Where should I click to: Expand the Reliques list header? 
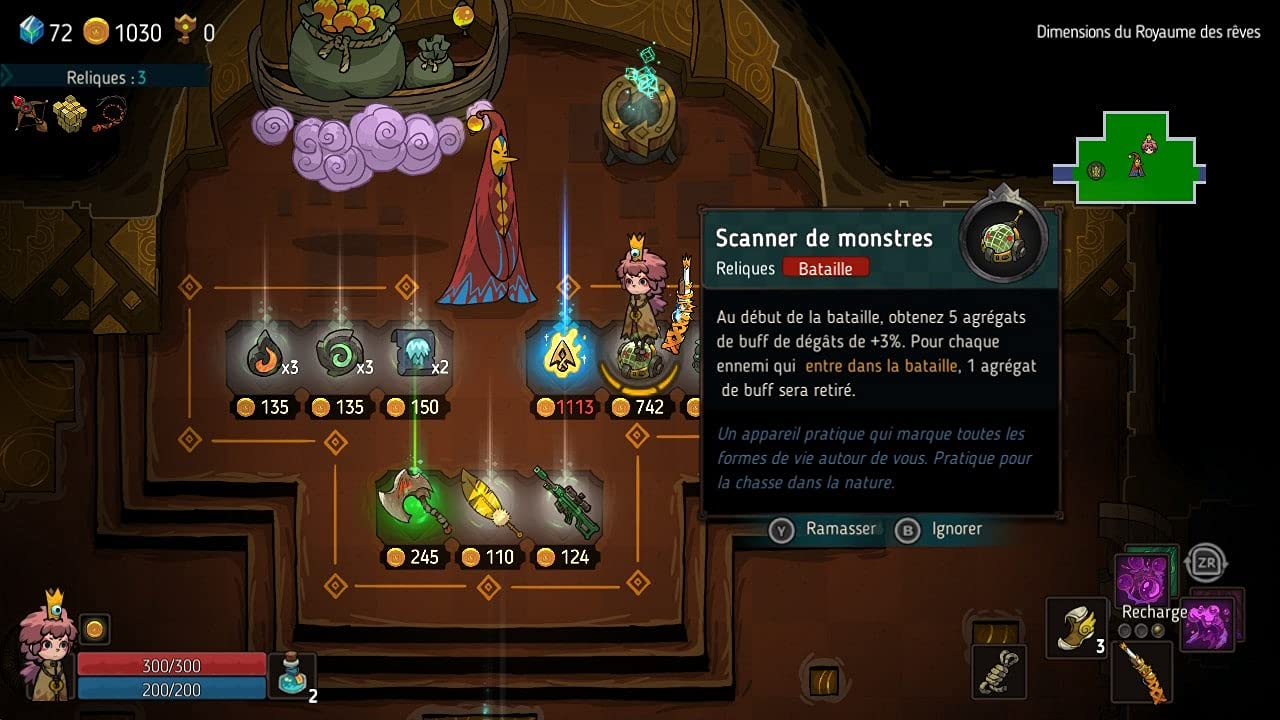[x=105, y=77]
